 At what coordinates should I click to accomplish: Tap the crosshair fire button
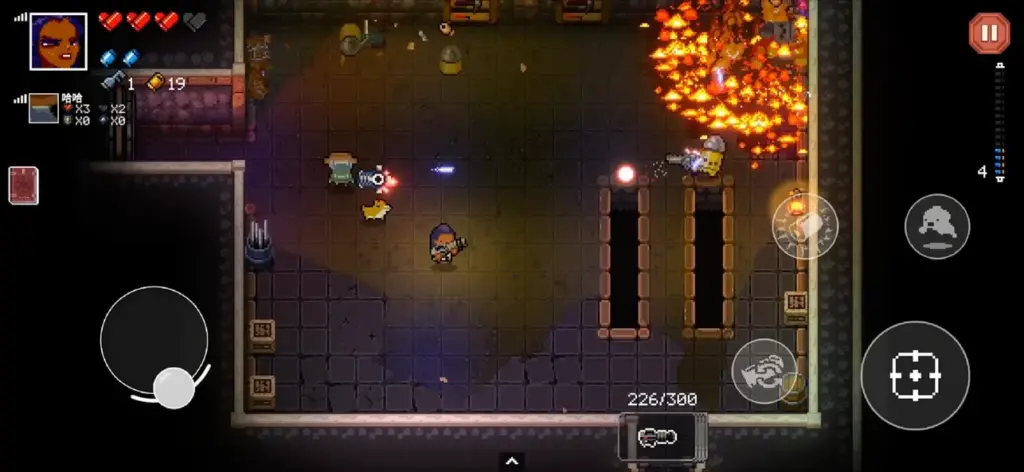(914, 376)
